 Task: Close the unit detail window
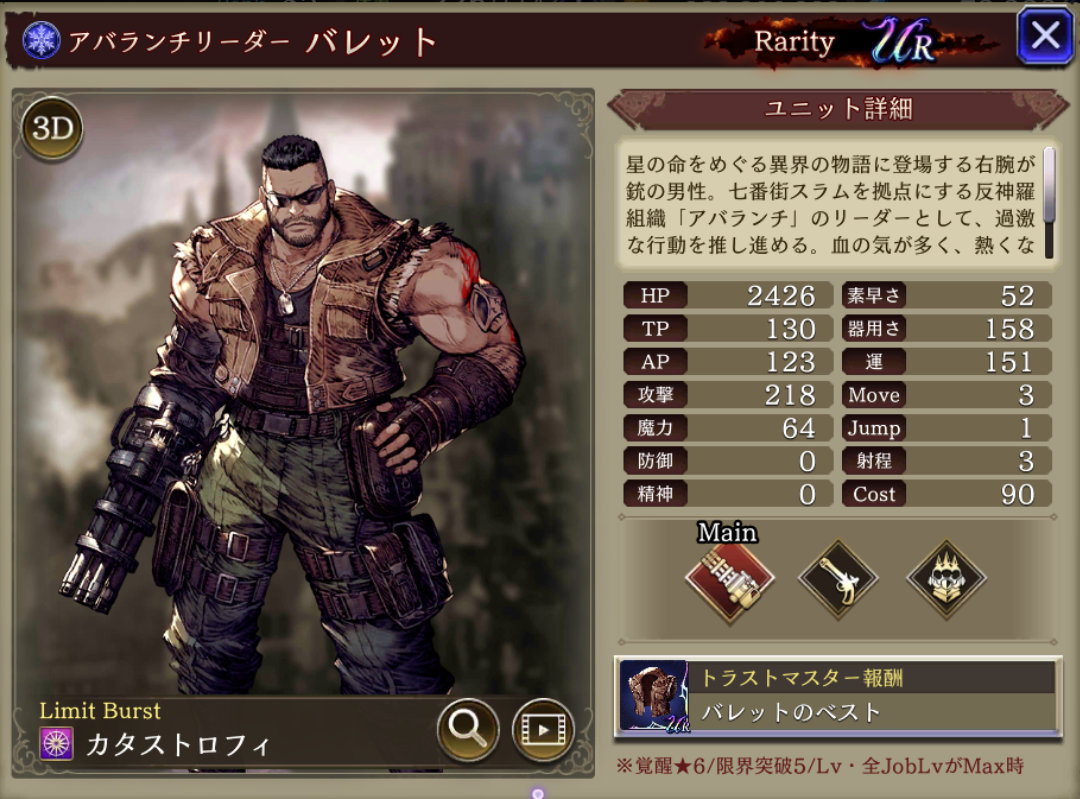click(1045, 37)
